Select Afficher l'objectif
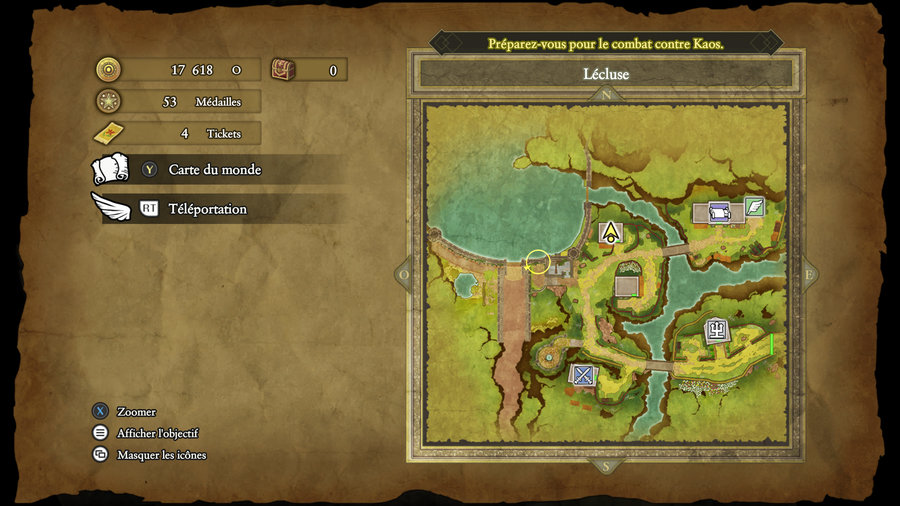900x506 pixels. 157,433
